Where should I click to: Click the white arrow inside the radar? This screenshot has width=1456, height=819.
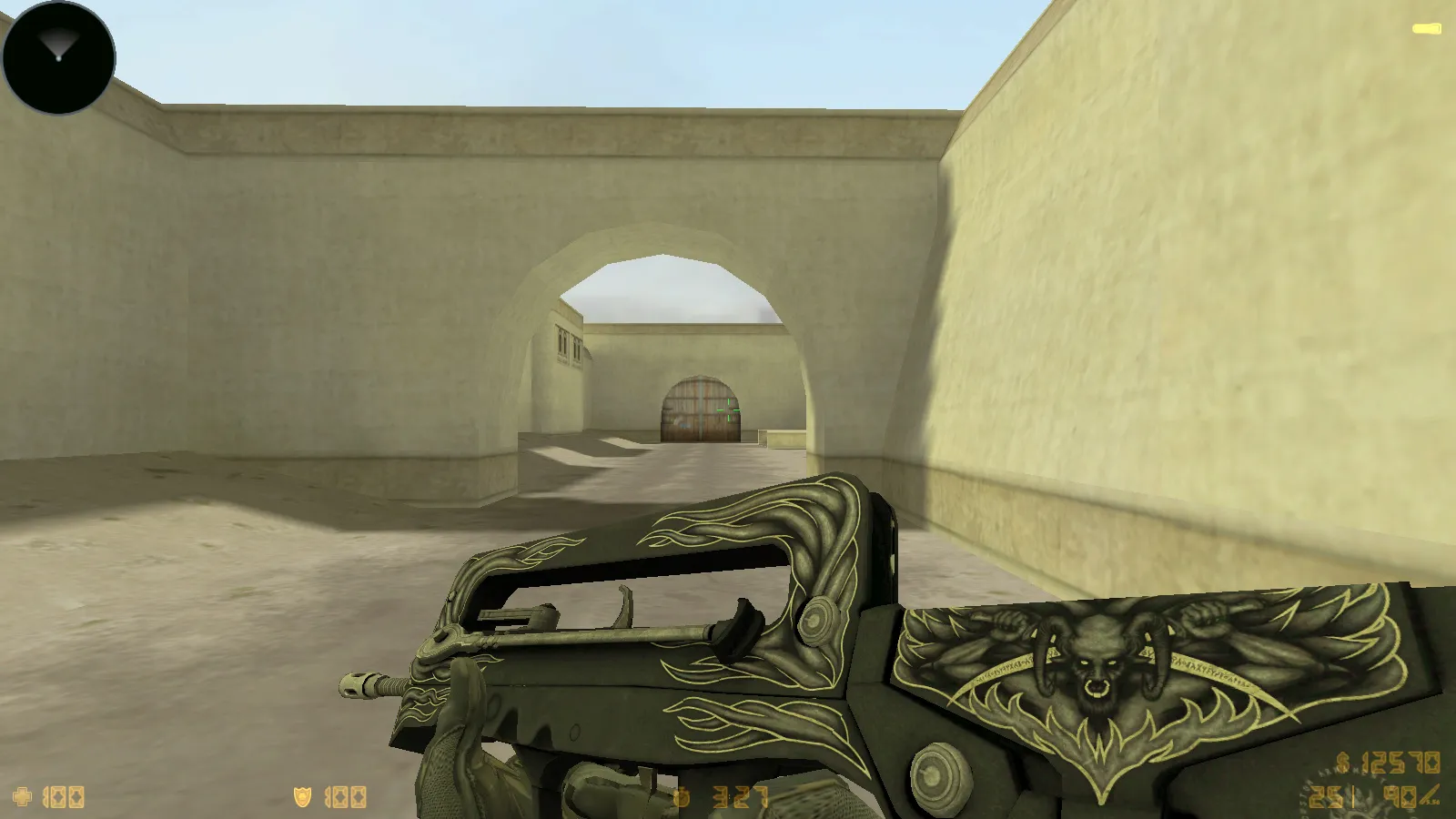click(56, 44)
